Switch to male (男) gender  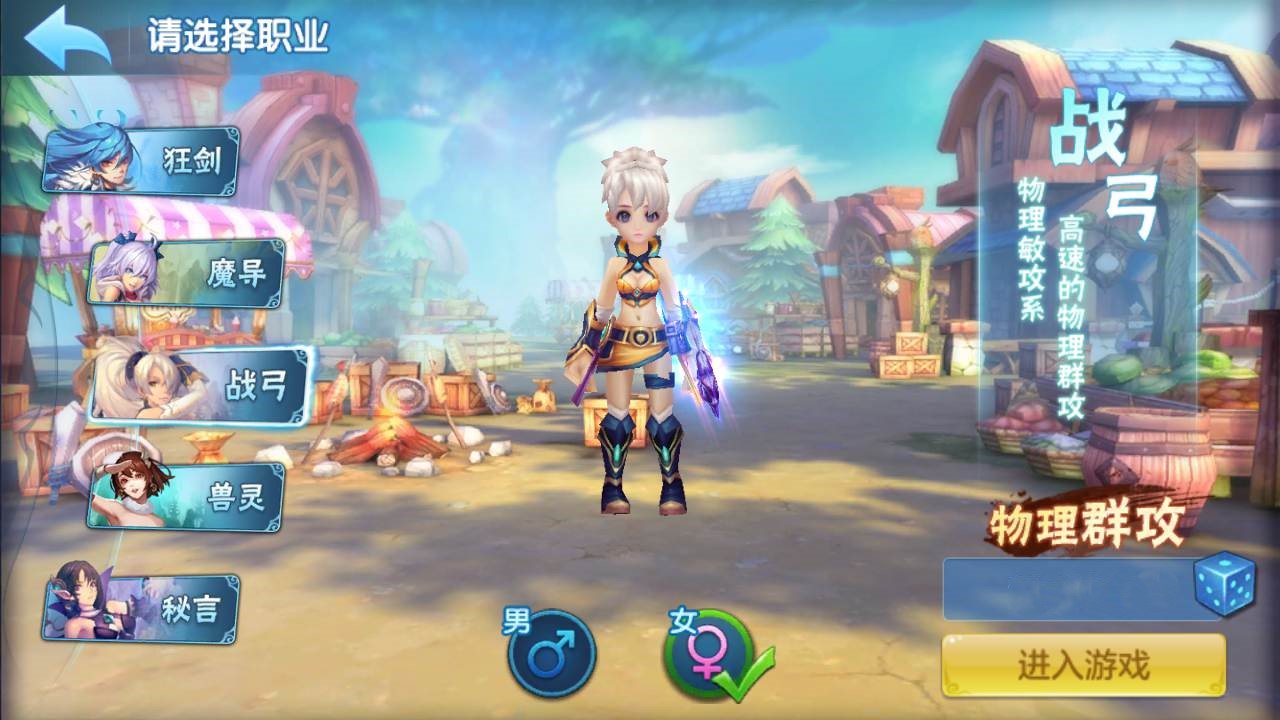(x=550, y=653)
